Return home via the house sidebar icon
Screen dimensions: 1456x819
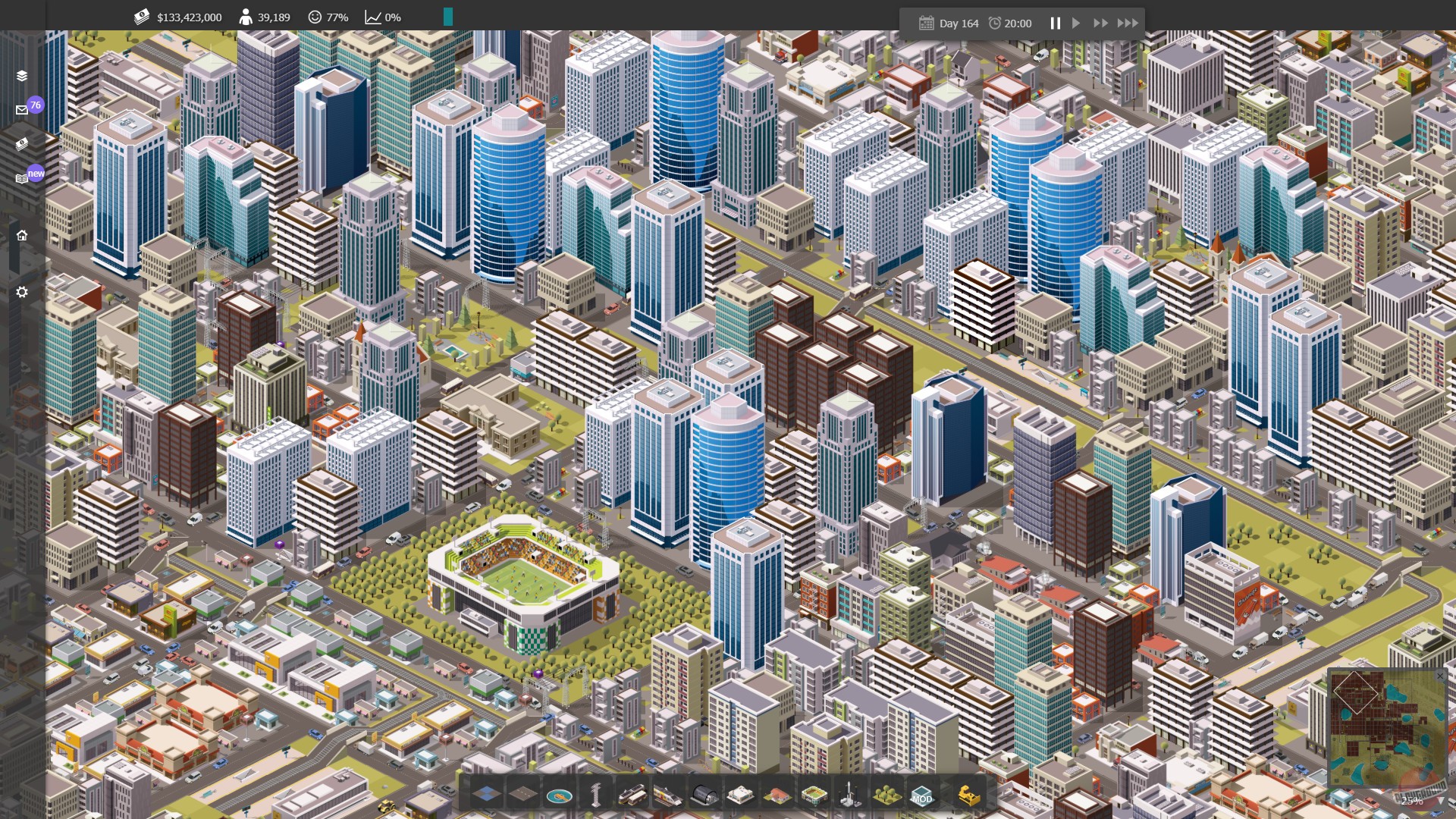click(x=21, y=235)
